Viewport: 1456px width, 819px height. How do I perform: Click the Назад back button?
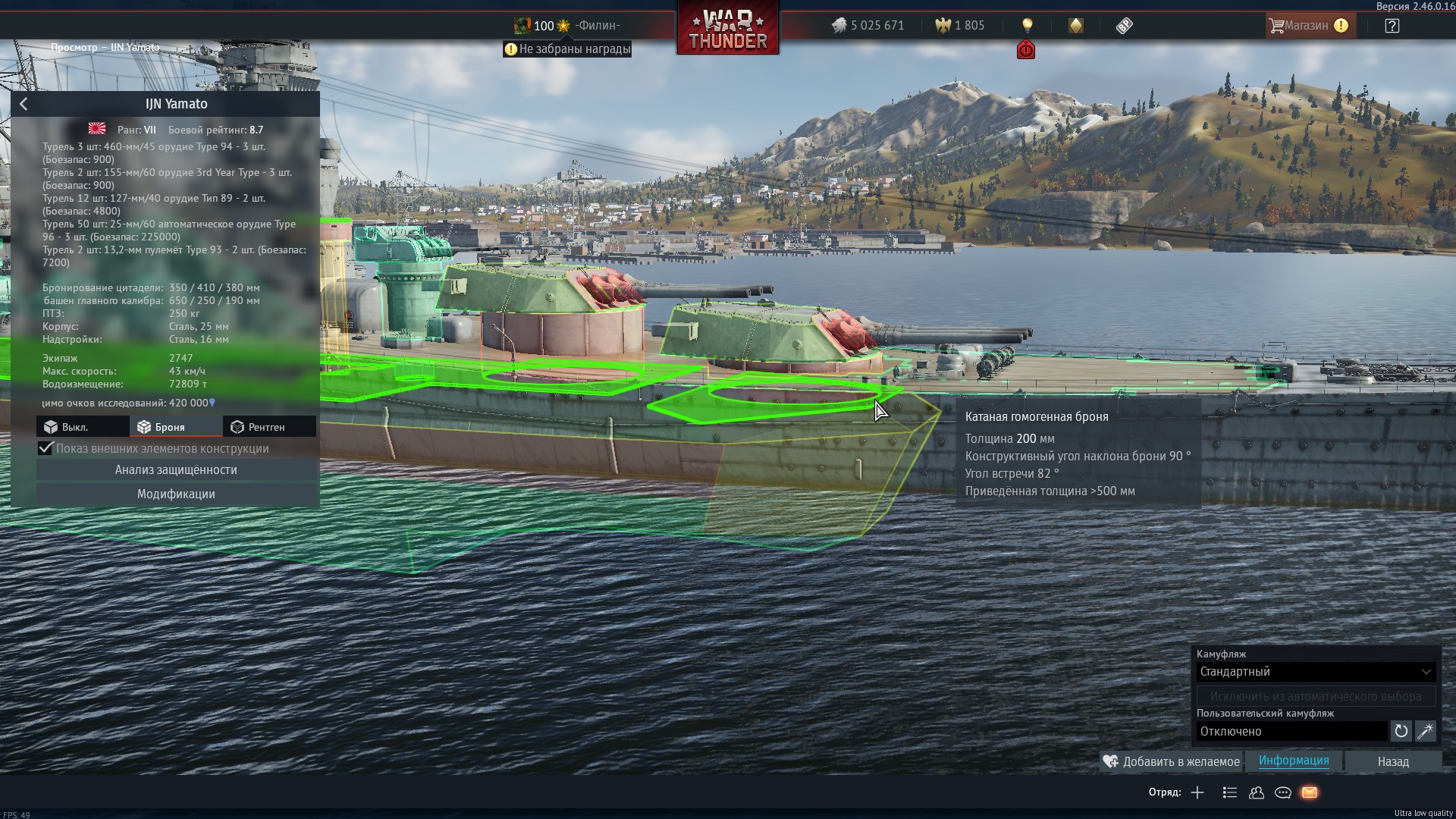[x=1393, y=761]
